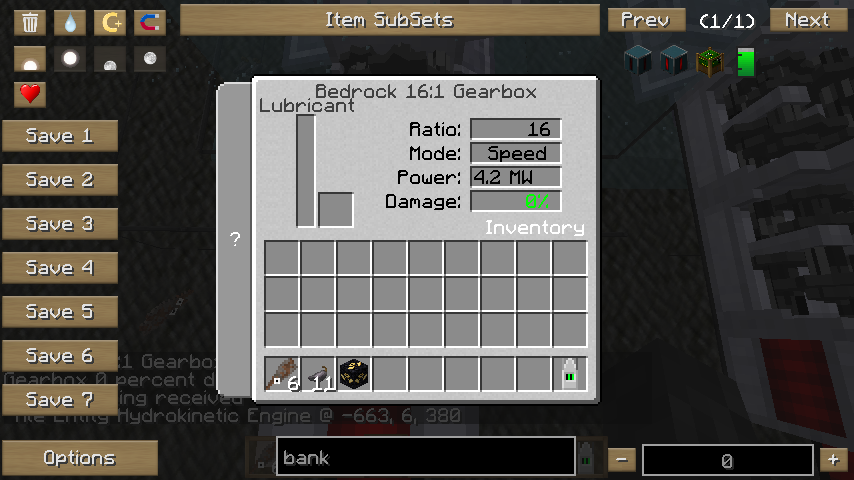Load the Save 1 inventory slot
This screenshot has height=480, width=854.
59,136
